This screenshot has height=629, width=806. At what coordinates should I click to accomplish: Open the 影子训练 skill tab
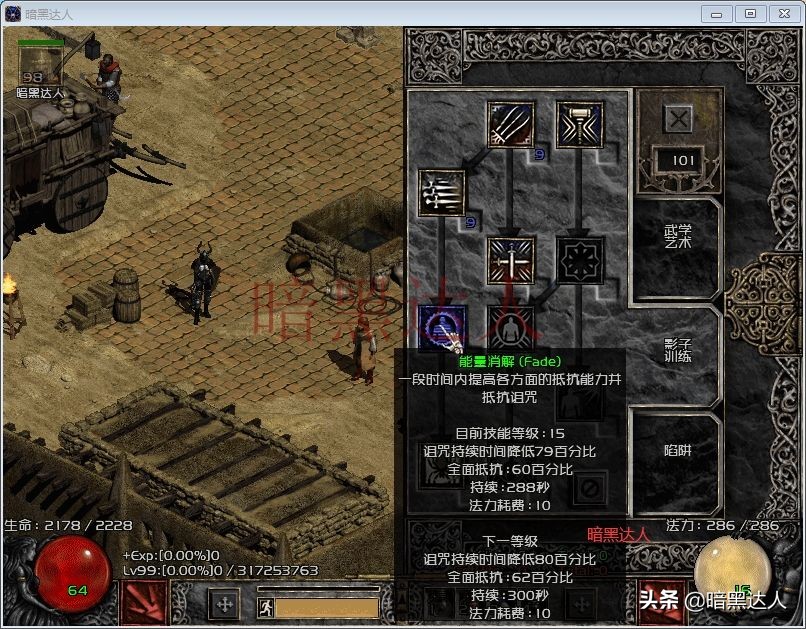678,350
